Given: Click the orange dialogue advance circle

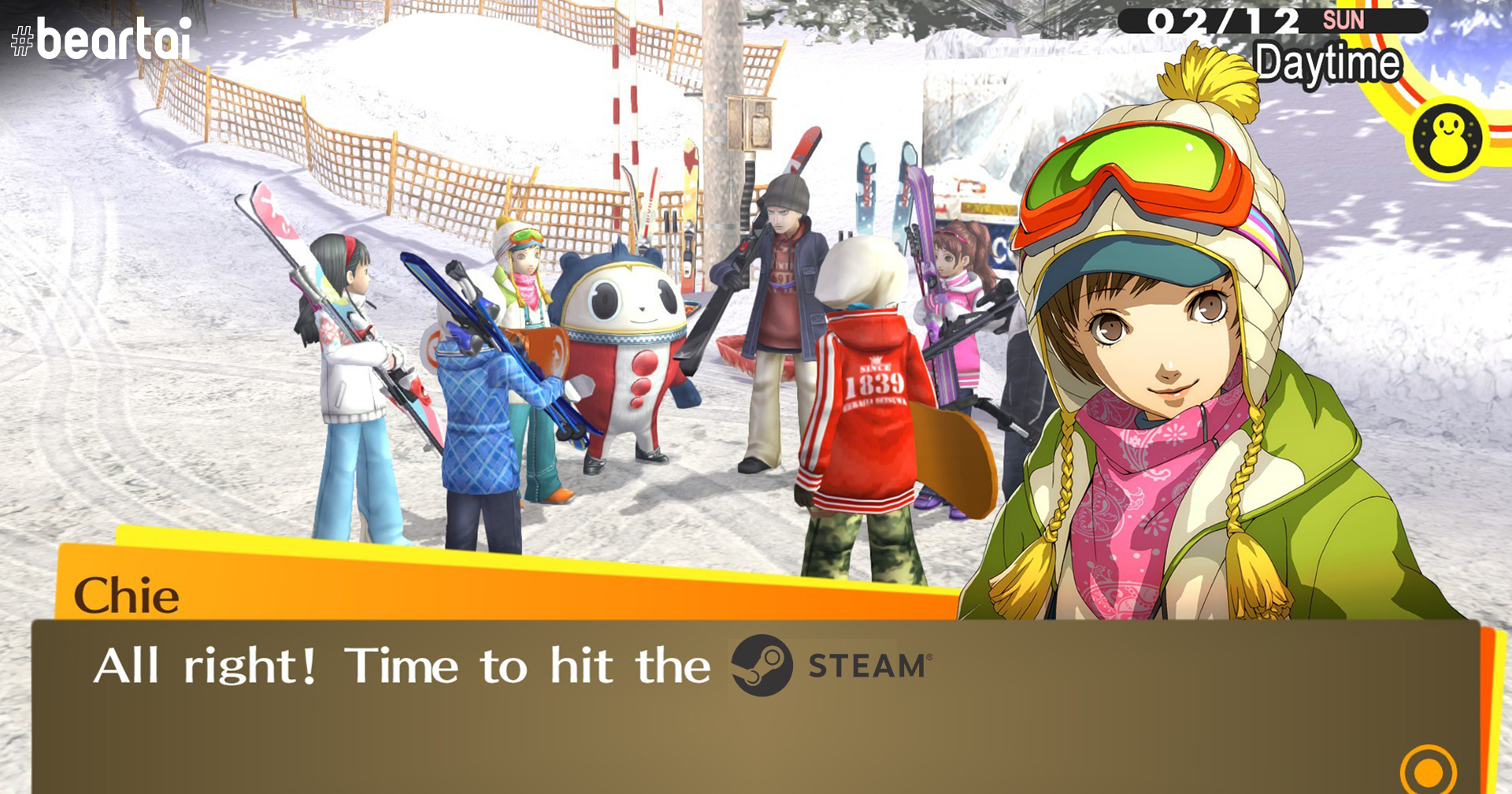Looking at the screenshot, I should (x=1428, y=771).
